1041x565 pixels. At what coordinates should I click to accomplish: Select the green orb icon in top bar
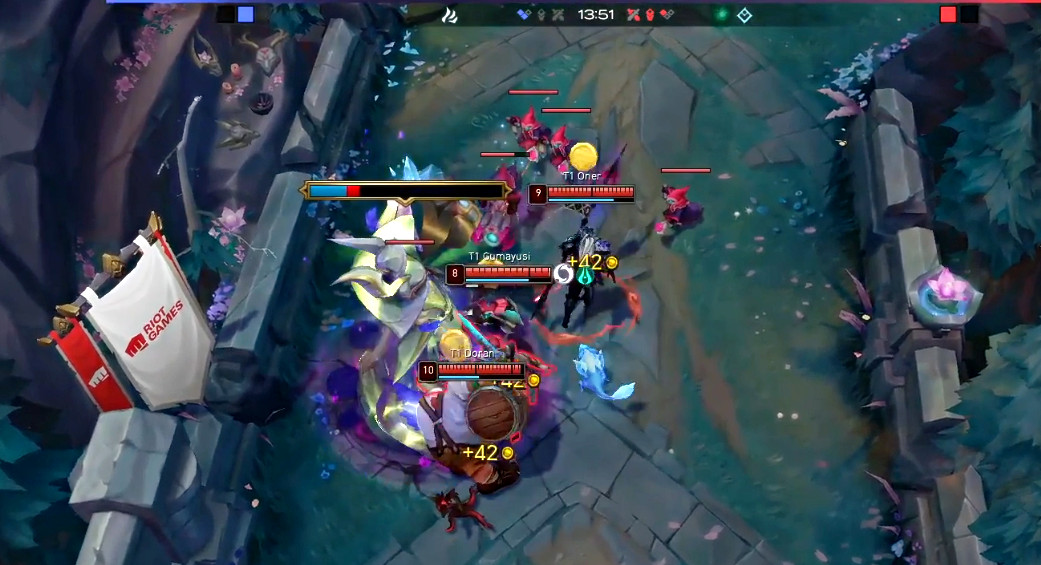tap(720, 15)
